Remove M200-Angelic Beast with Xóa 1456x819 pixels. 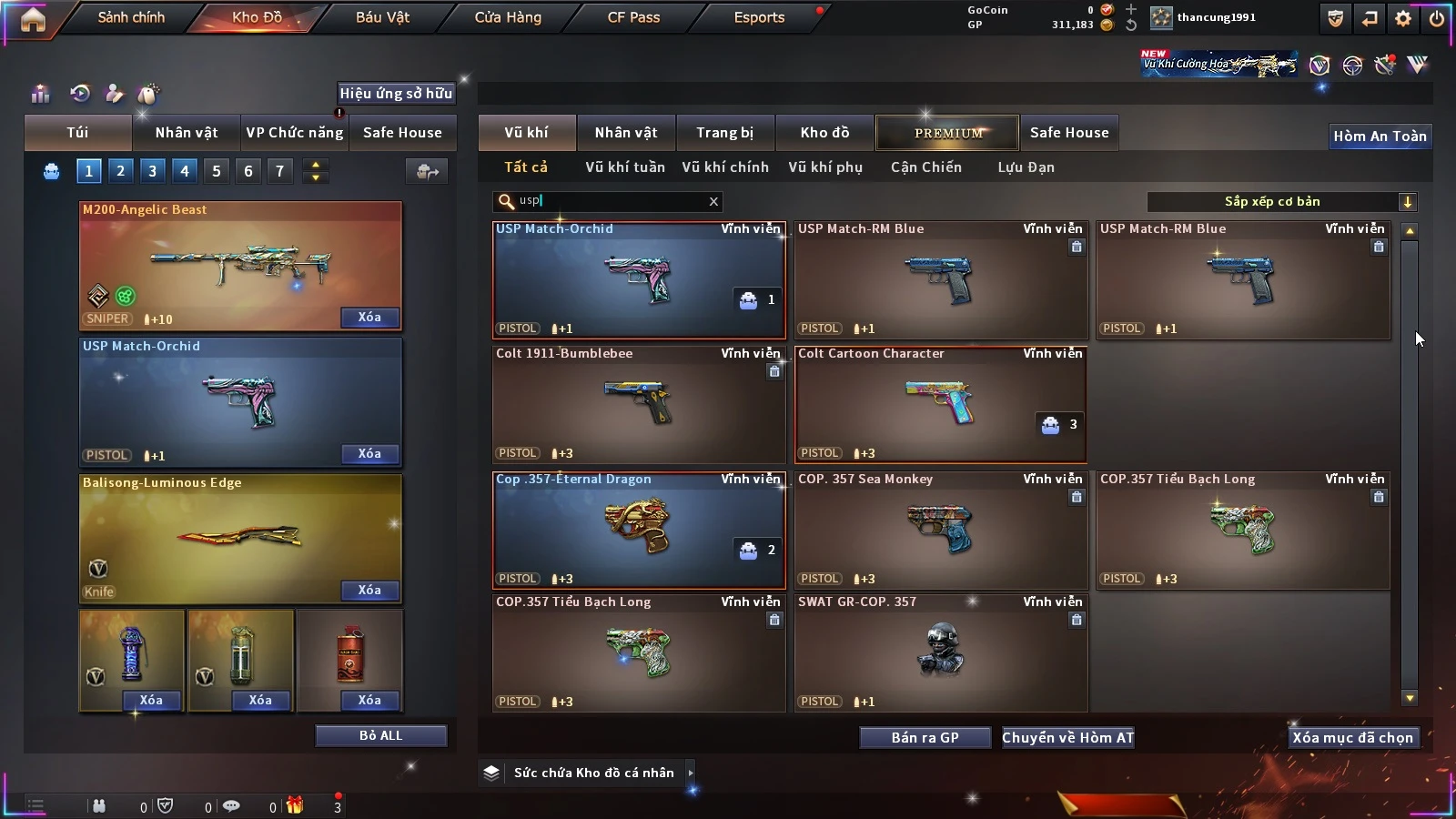pos(369,318)
